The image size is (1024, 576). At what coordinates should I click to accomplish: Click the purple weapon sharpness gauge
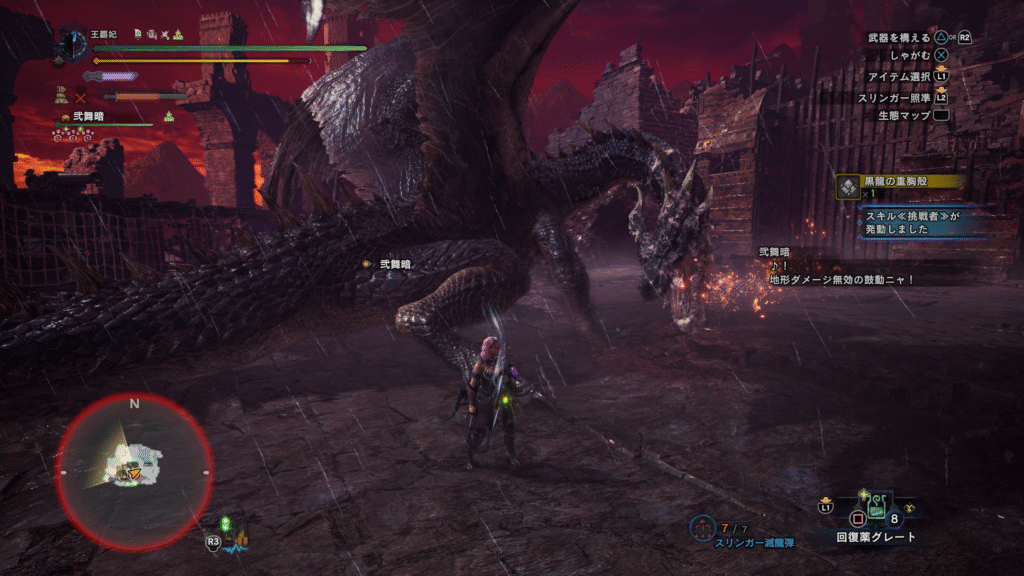(x=112, y=76)
